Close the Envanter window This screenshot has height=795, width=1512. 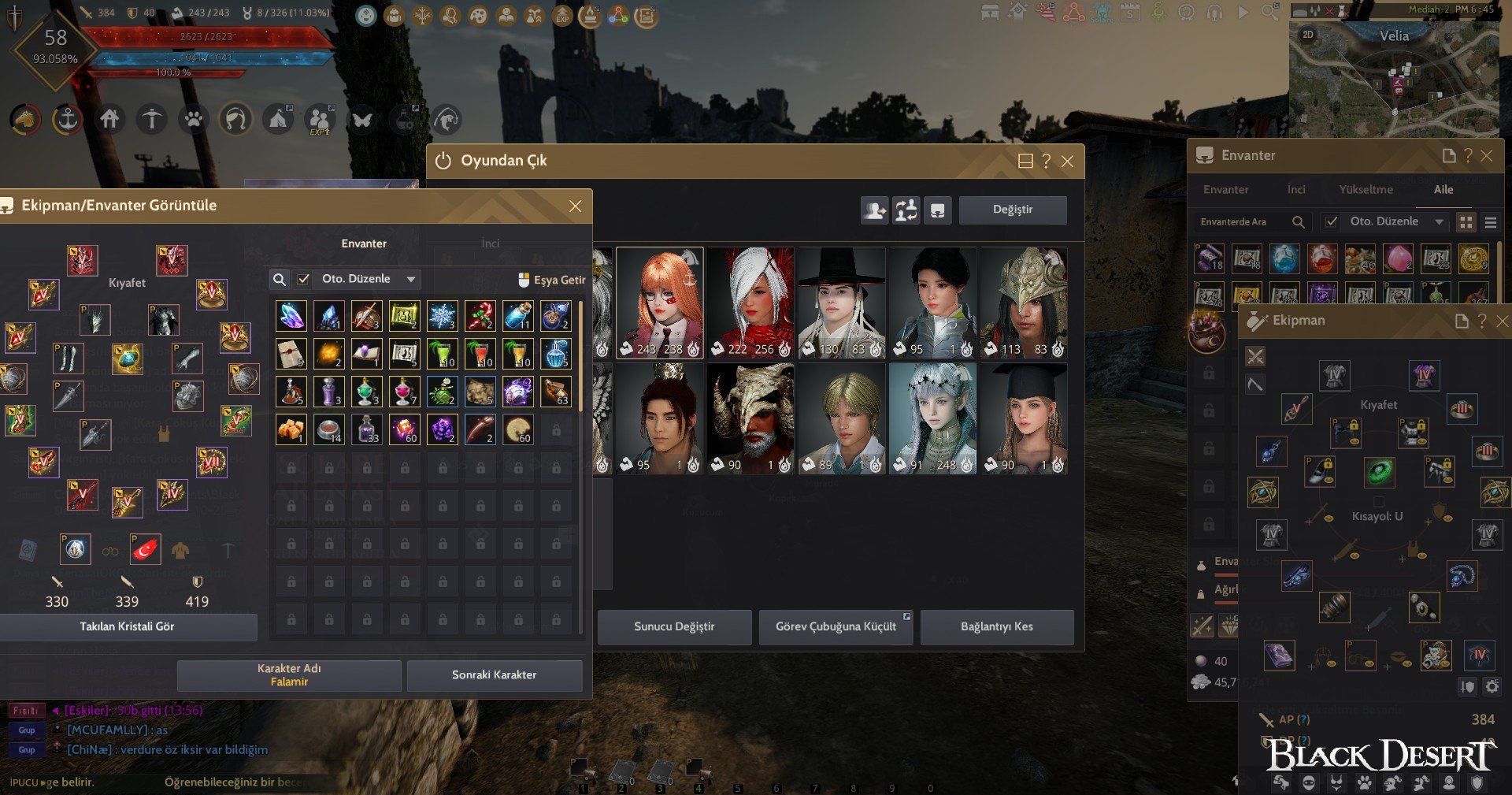[1487, 156]
